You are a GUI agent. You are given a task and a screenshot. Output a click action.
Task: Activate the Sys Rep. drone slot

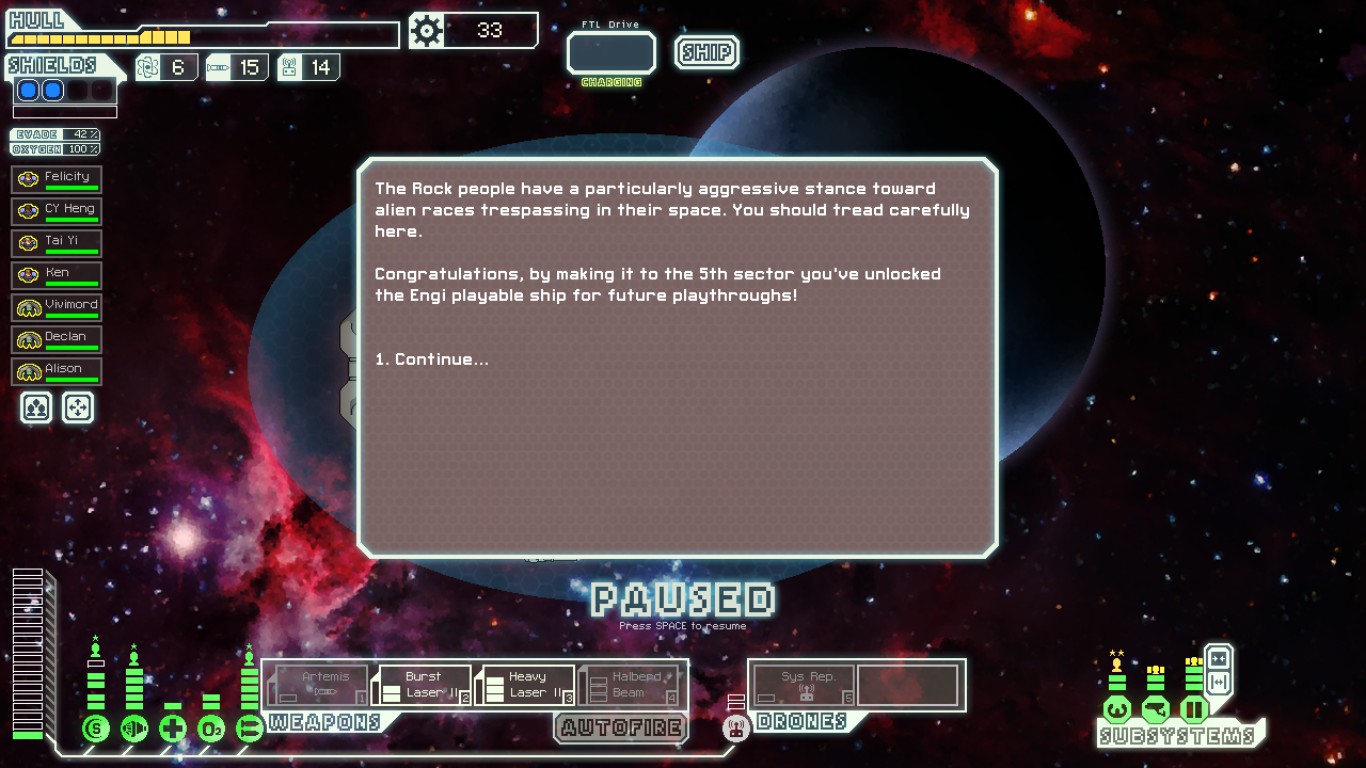[804, 685]
